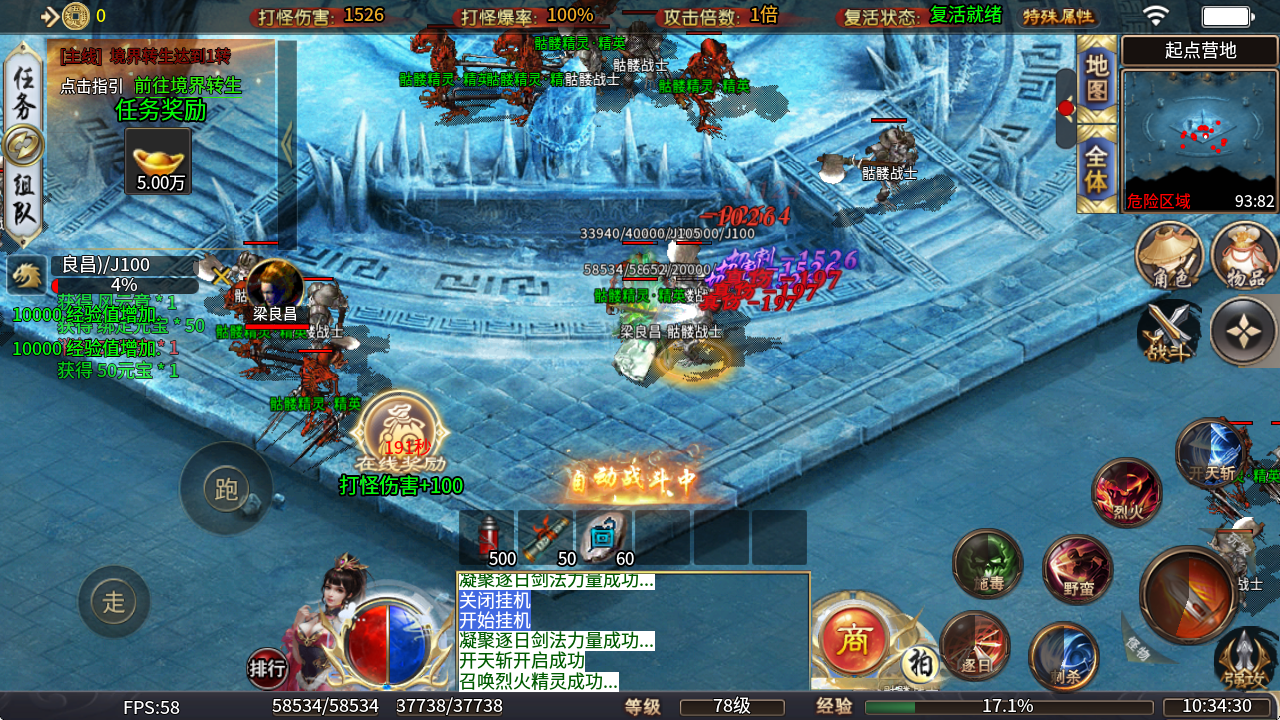Switch to the 组队 team tab
This screenshot has height=720, width=1280.
coord(22,198)
